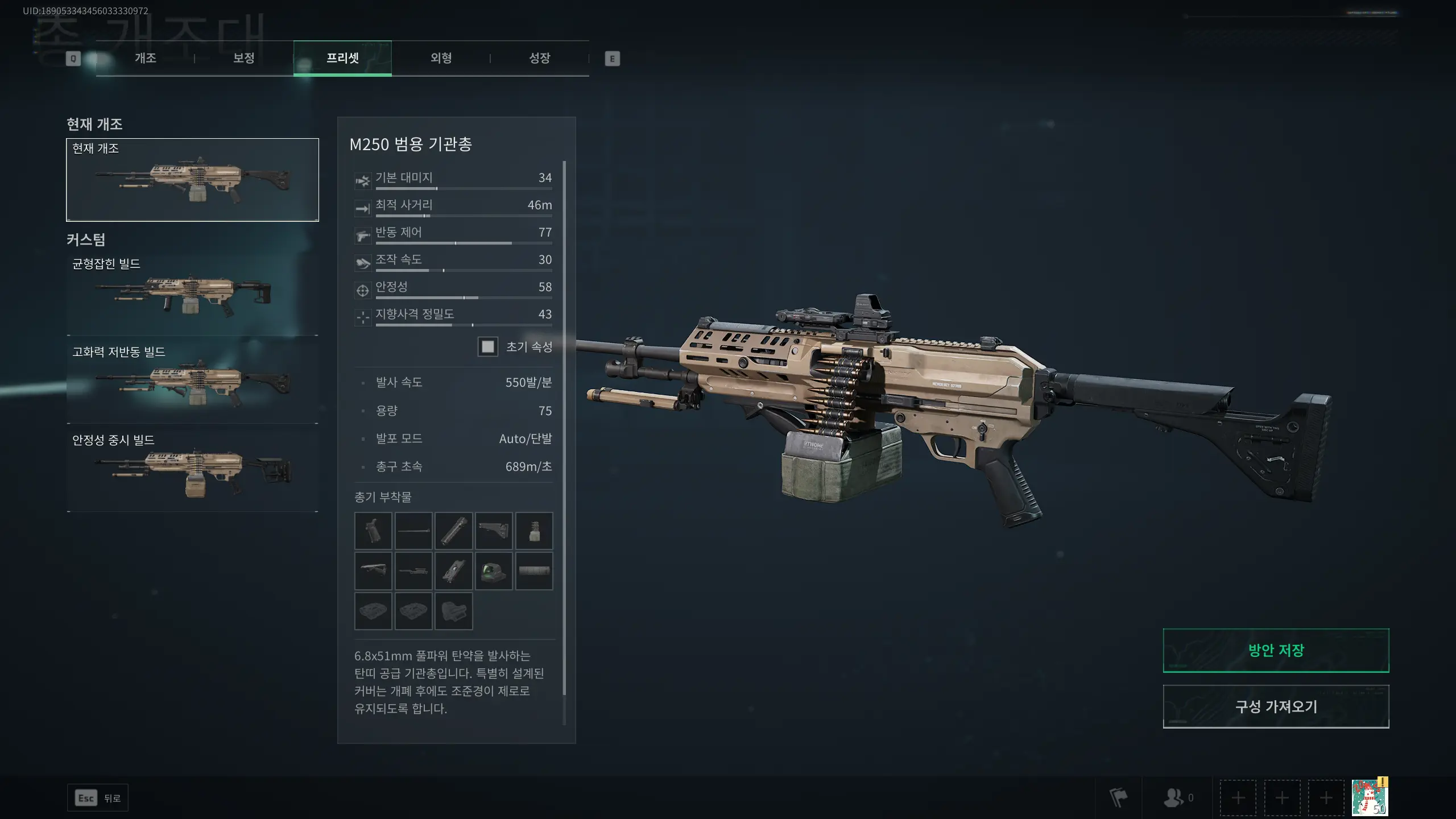Screen dimensions: 1456x819
Task: Open the red dot sight attachment slot
Action: pos(494,571)
